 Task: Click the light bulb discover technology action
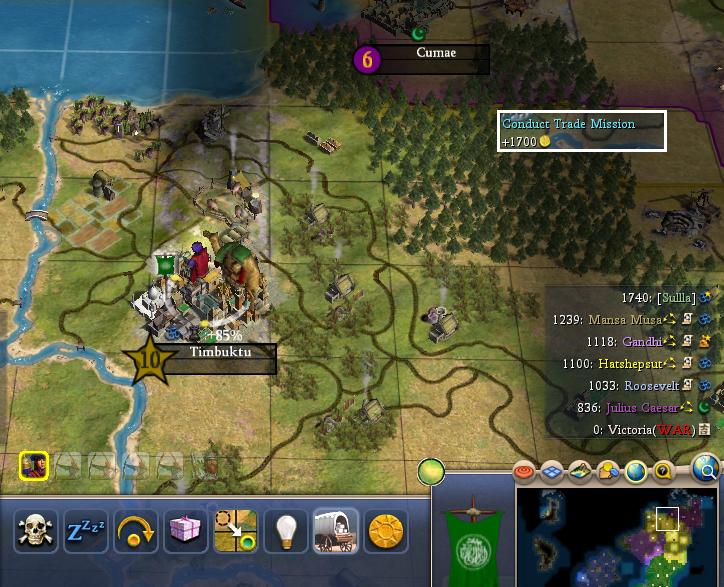[x=286, y=531]
